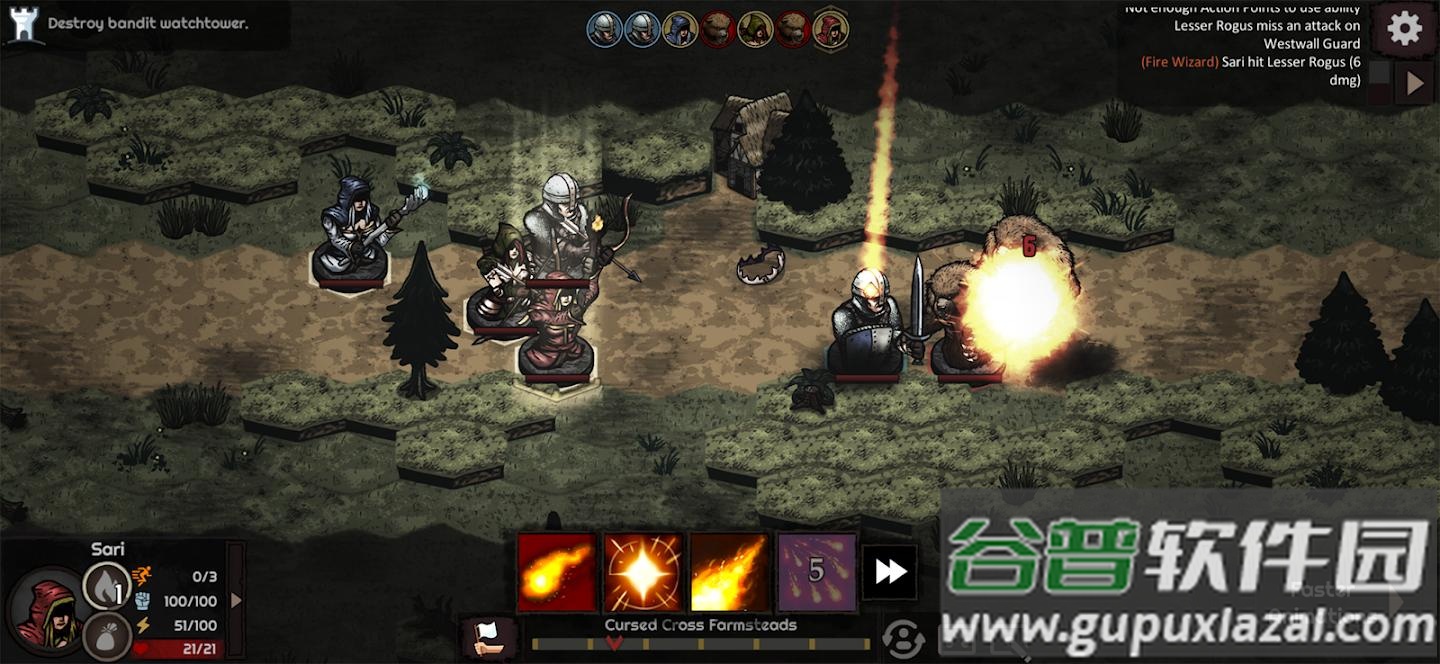The width and height of the screenshot is (1440, 664).
Task: Activate the radiant starburst fire ability
Action: tap(643, 572)
